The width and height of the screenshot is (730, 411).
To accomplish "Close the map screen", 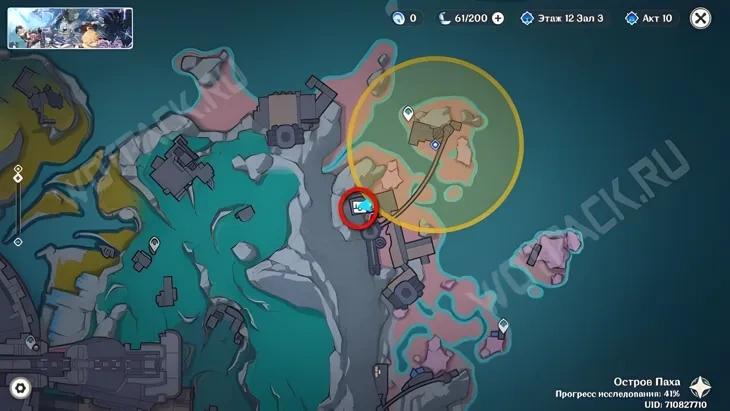I will coord(701,18).
